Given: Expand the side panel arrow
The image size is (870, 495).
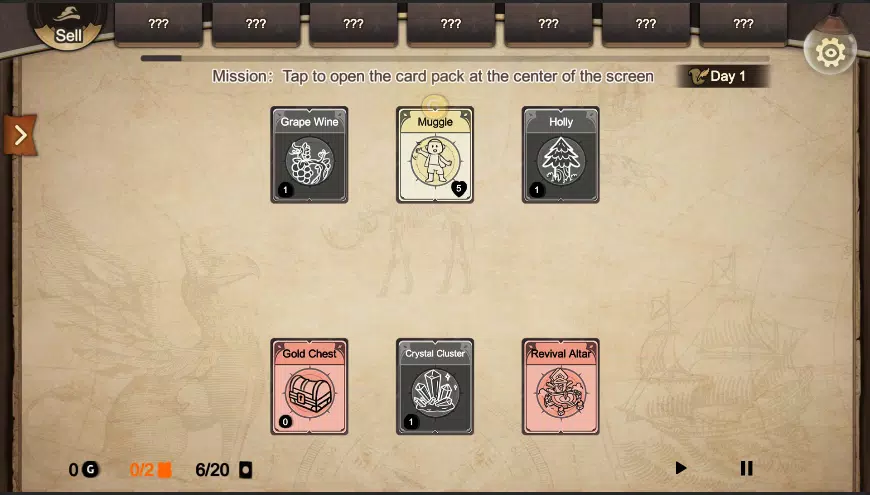Looking at the screenshot, I should tap(19, 135).
